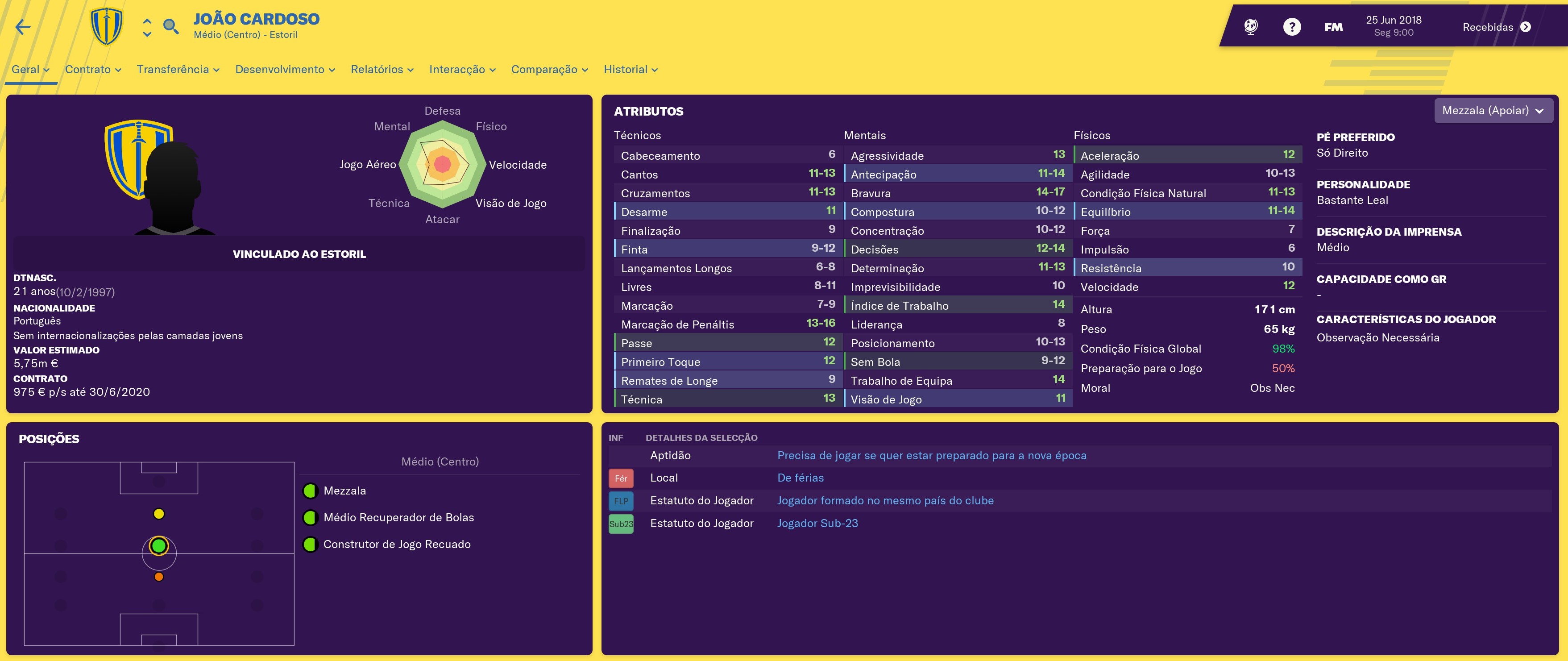This screenshot has width=1568, height=661.
Task: Open the FM menu
Action: click(x=1333, y=27)
